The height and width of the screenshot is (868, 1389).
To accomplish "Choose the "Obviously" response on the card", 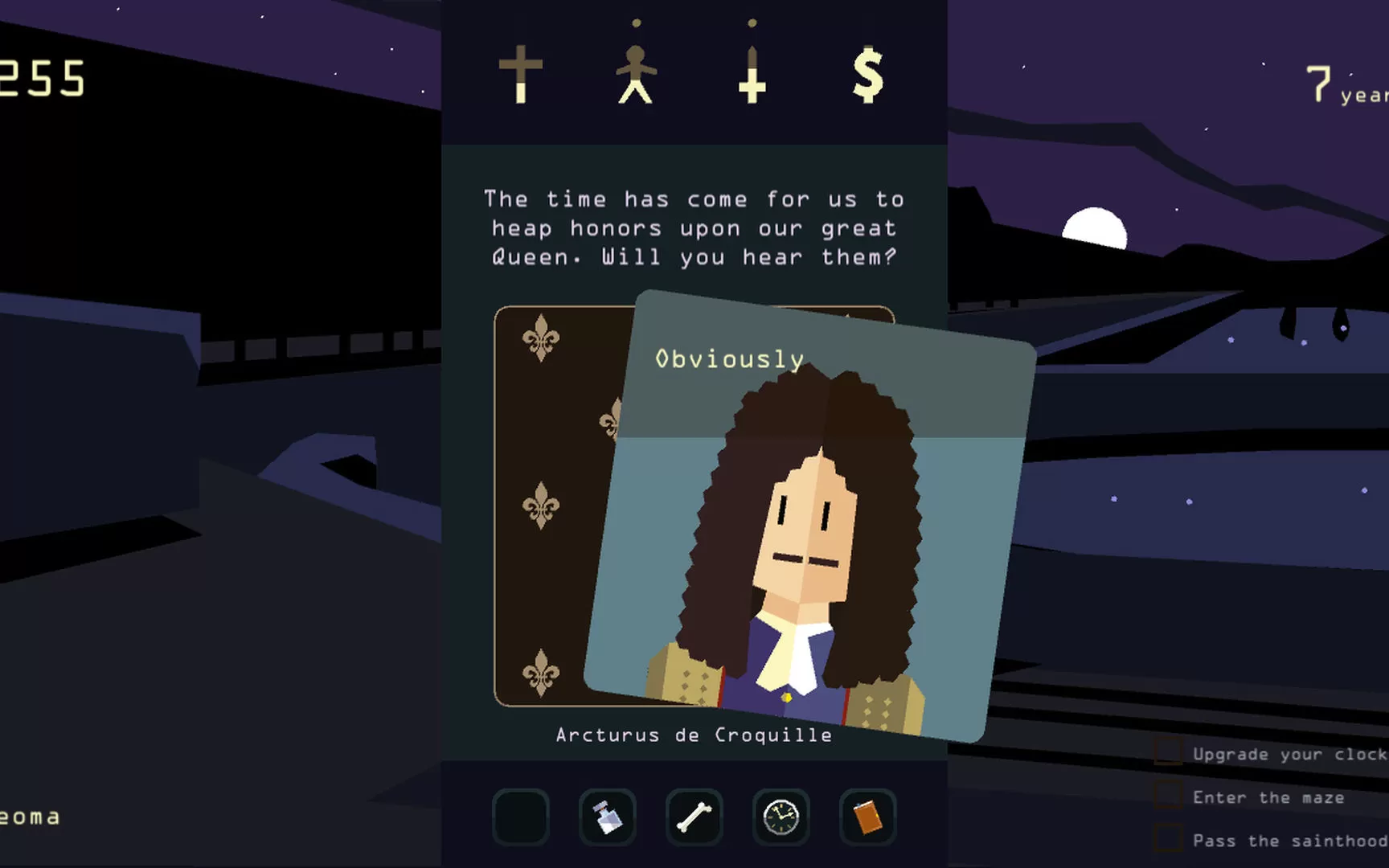I will coord(729,359).
